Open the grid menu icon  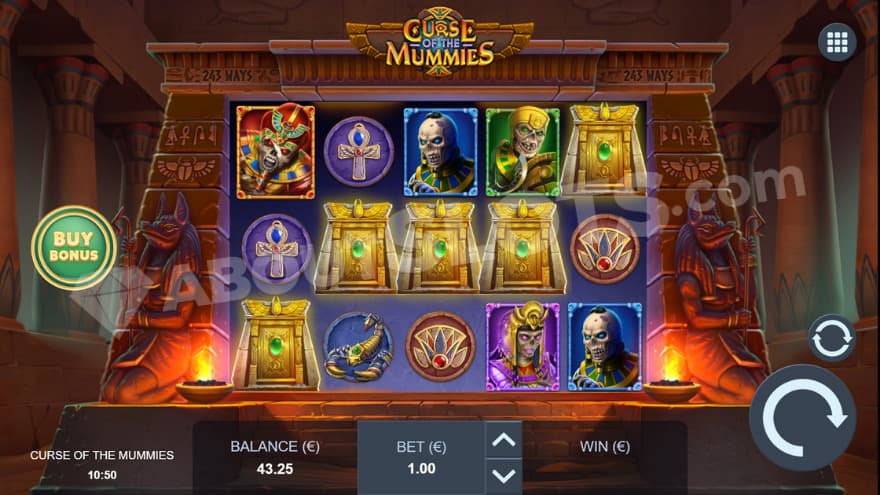pos(836,42)
